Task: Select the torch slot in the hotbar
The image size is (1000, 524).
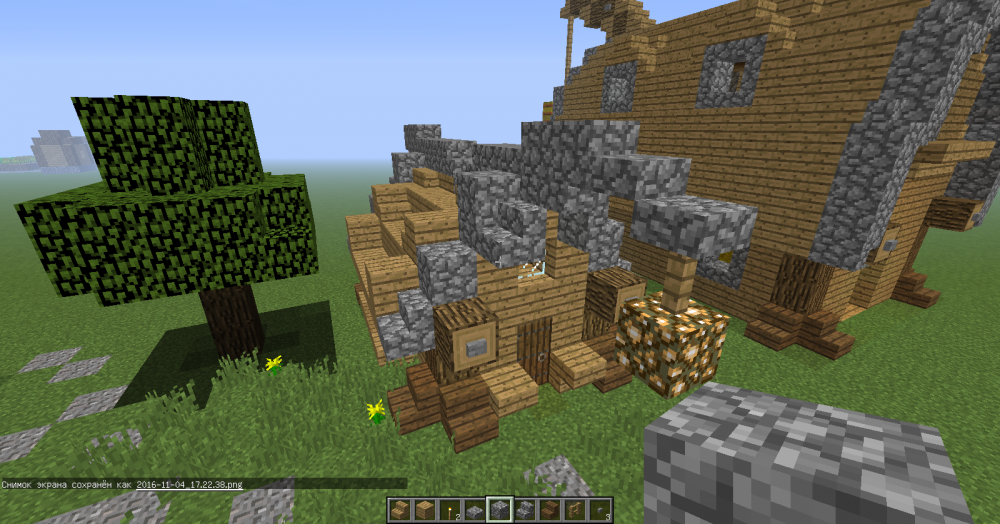Action: pyautogui.click(x=450, y=510)
